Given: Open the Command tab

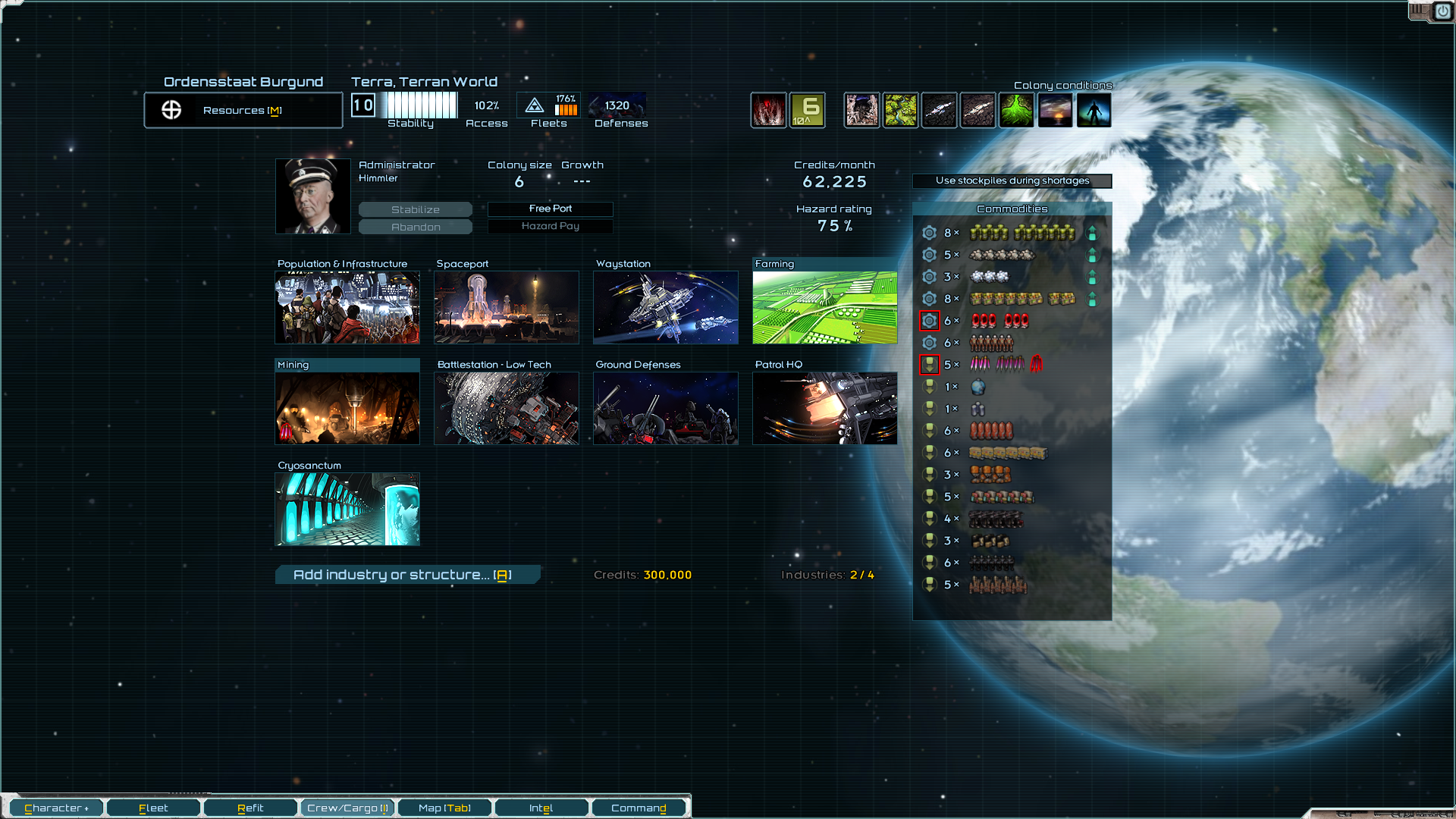Looking at the screenshot, I should tap(639, 807).
